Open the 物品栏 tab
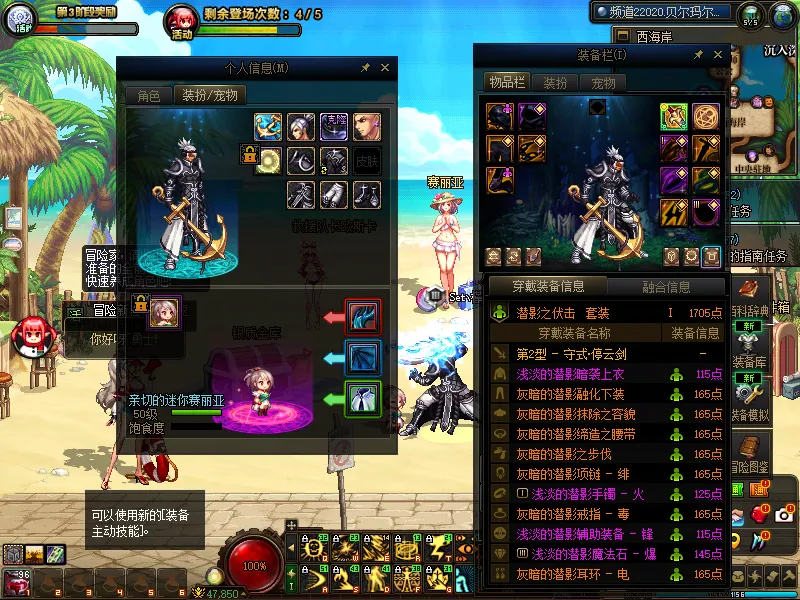Image resolution: width=800 pixels, height=600 pixels. click(506, 83)
